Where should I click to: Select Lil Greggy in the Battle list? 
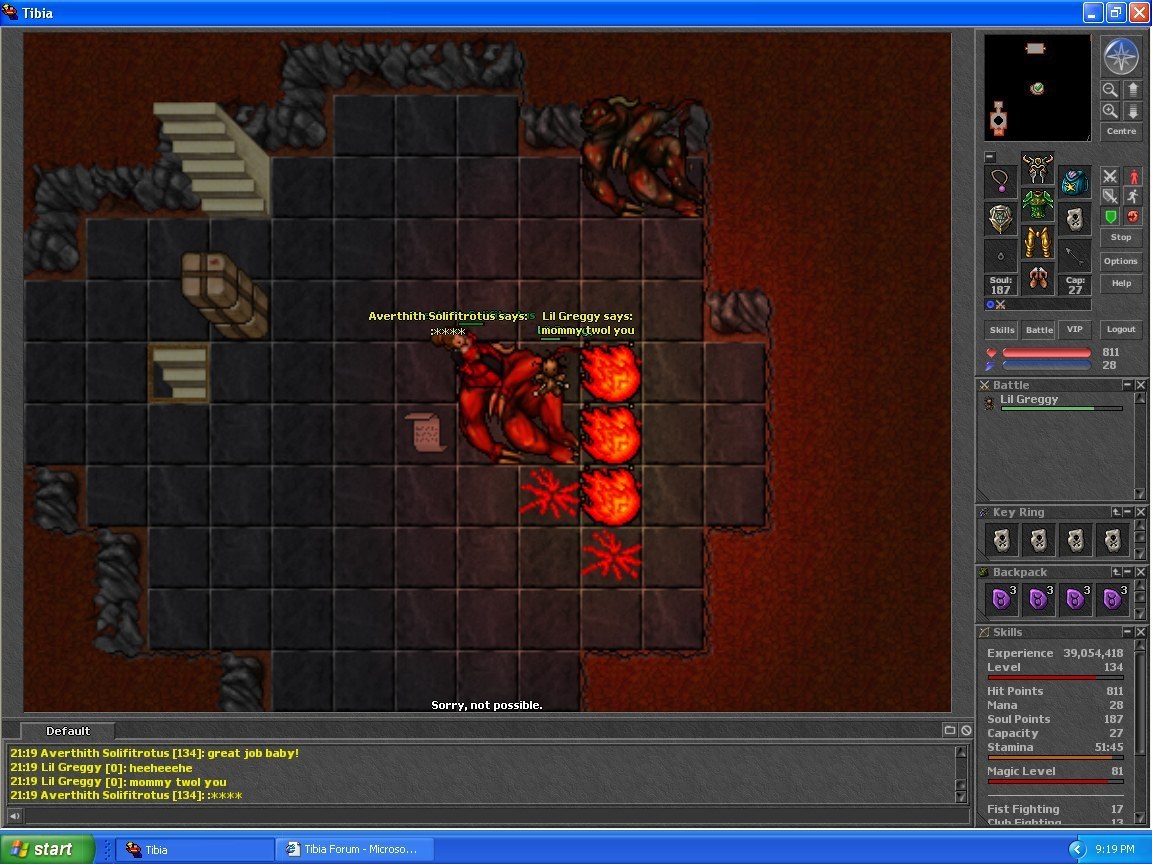click(1029, 400)
